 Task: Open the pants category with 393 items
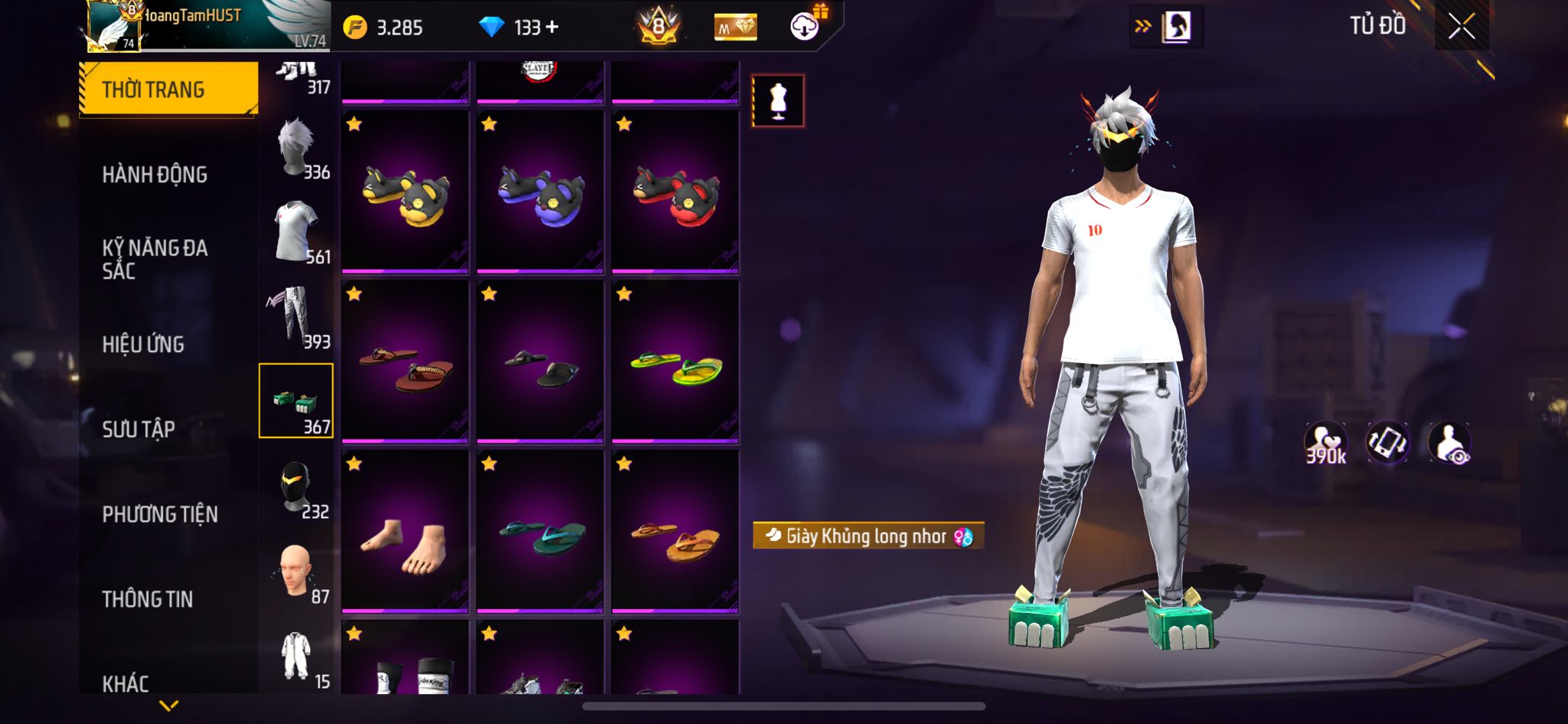[296, 317]
